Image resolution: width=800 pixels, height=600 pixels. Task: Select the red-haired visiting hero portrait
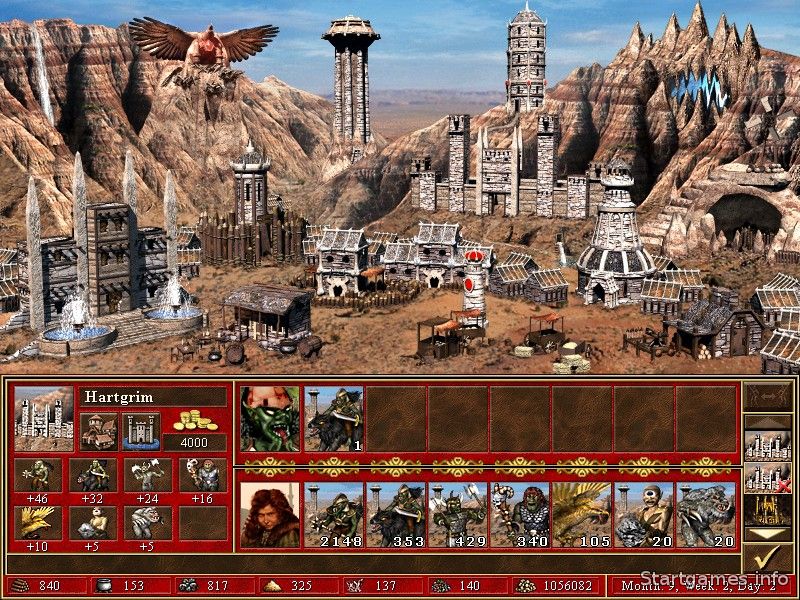pos(270,515)
